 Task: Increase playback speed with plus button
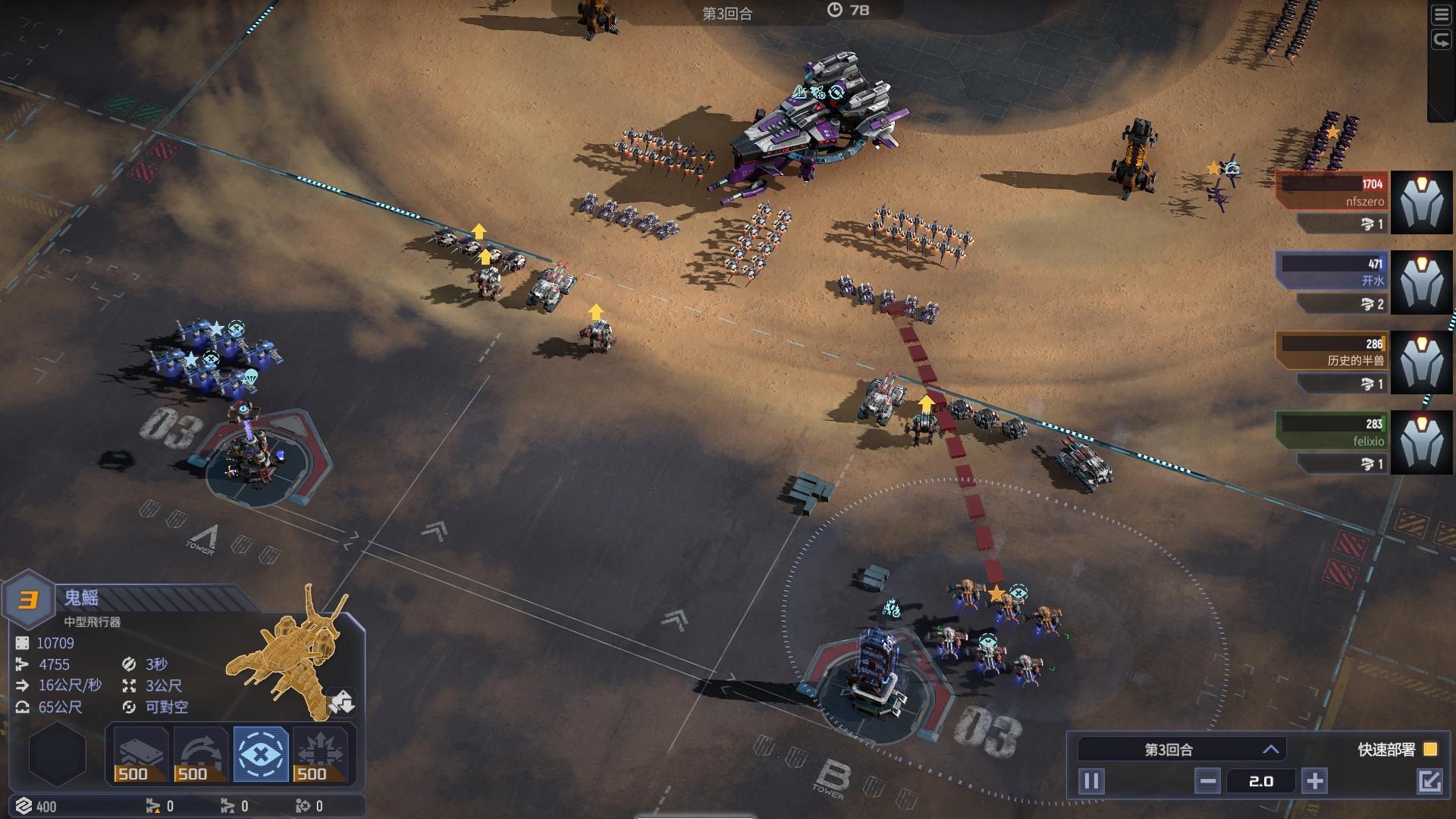click(1315, 781)
